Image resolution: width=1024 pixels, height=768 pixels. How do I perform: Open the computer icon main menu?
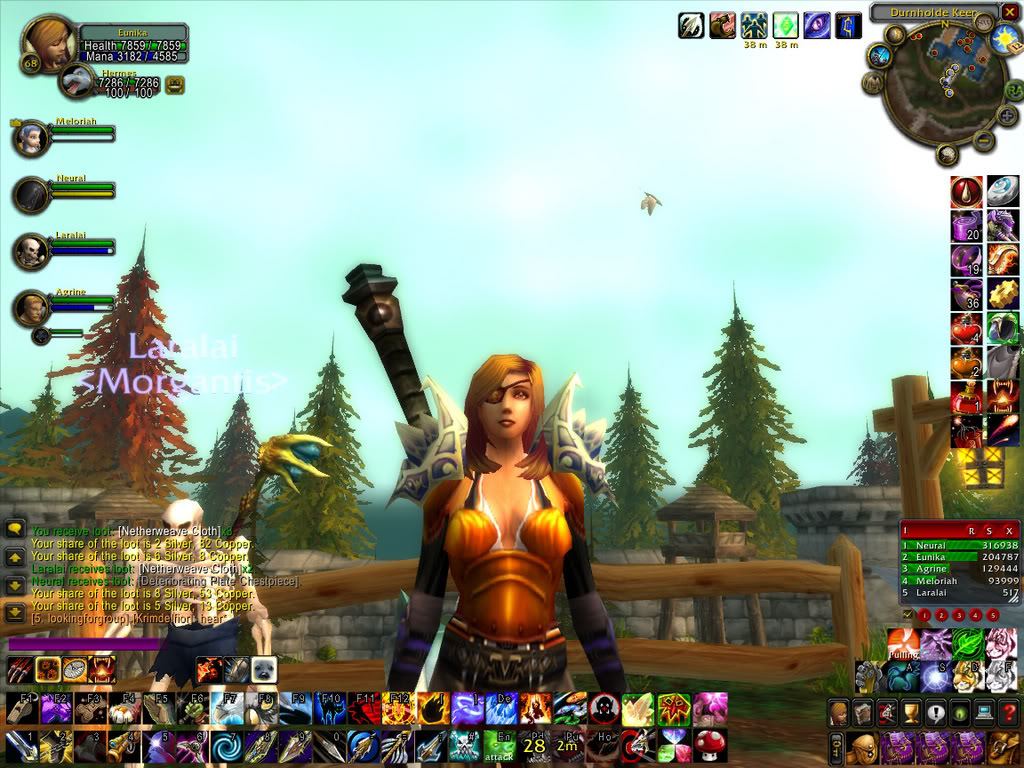point(983,713)
